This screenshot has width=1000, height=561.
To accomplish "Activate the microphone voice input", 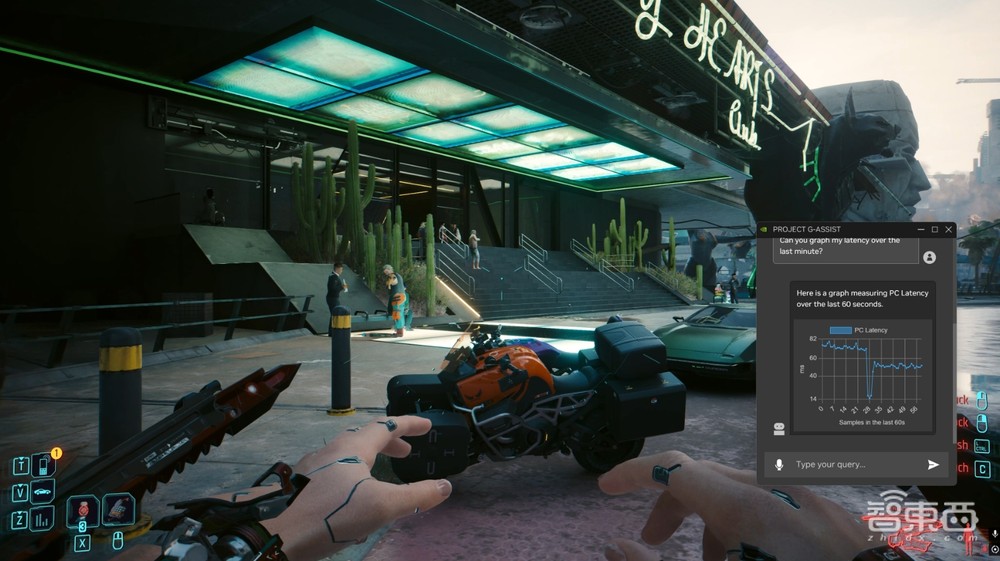I will pos(779,465).
